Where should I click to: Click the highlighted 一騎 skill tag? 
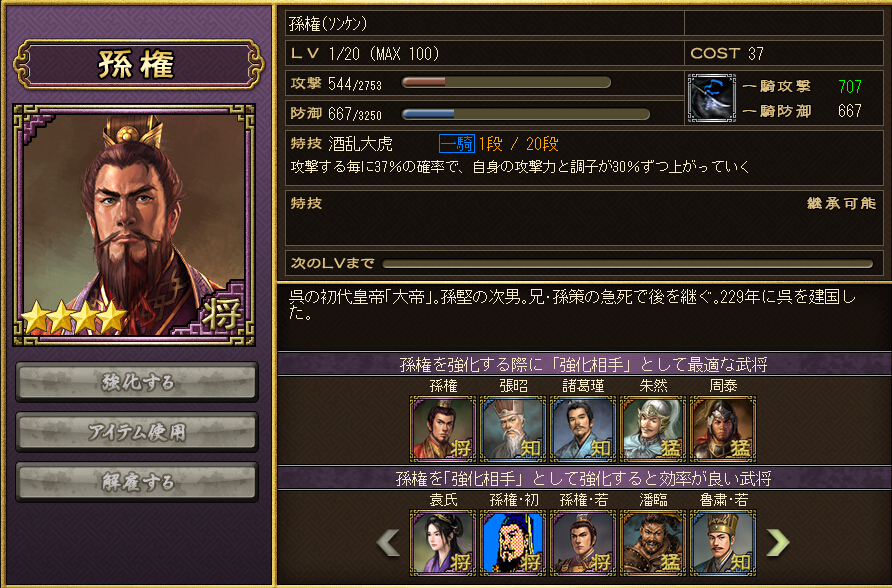coord(457,143)
